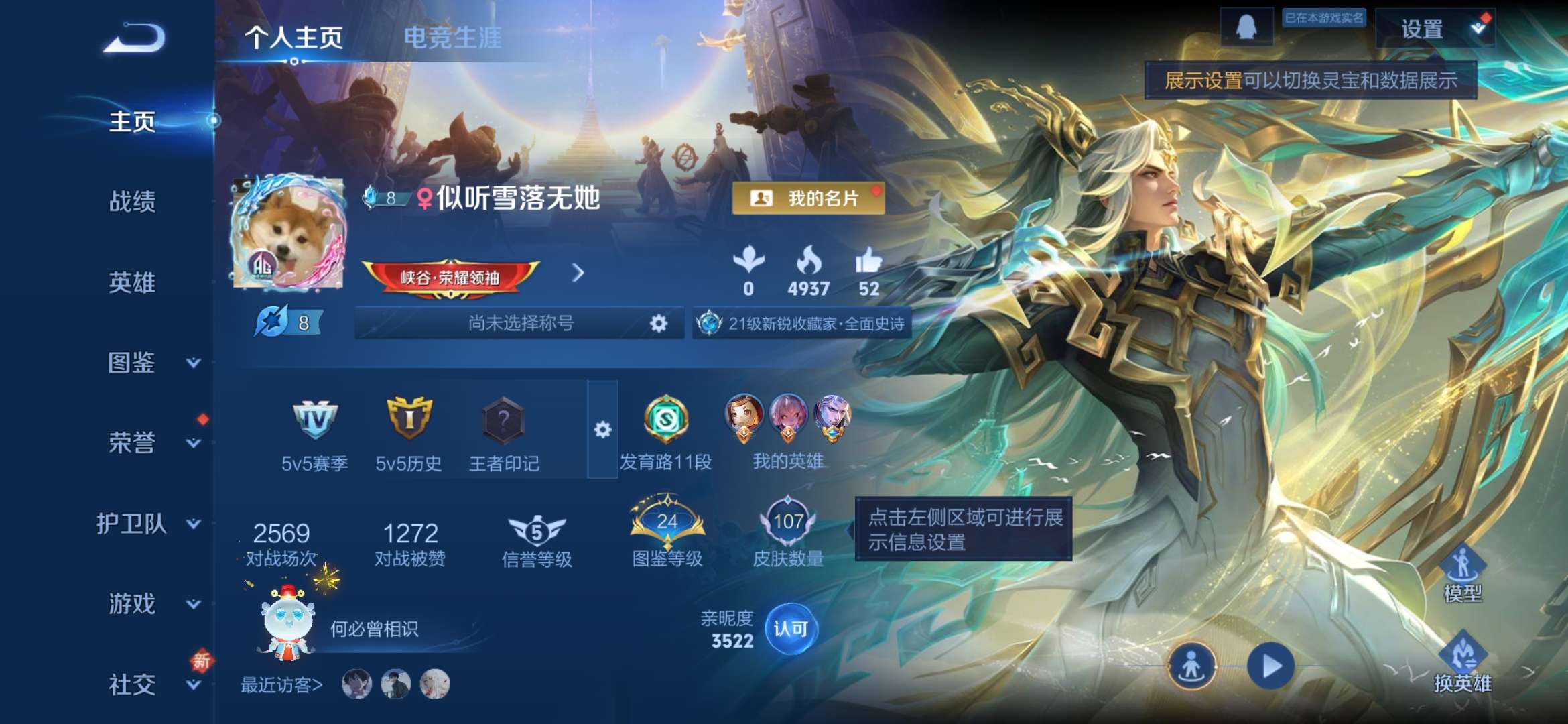The image size is (1568, 724).
Task: Tap the 认可 approval toggle button
Action: (791, 630)
